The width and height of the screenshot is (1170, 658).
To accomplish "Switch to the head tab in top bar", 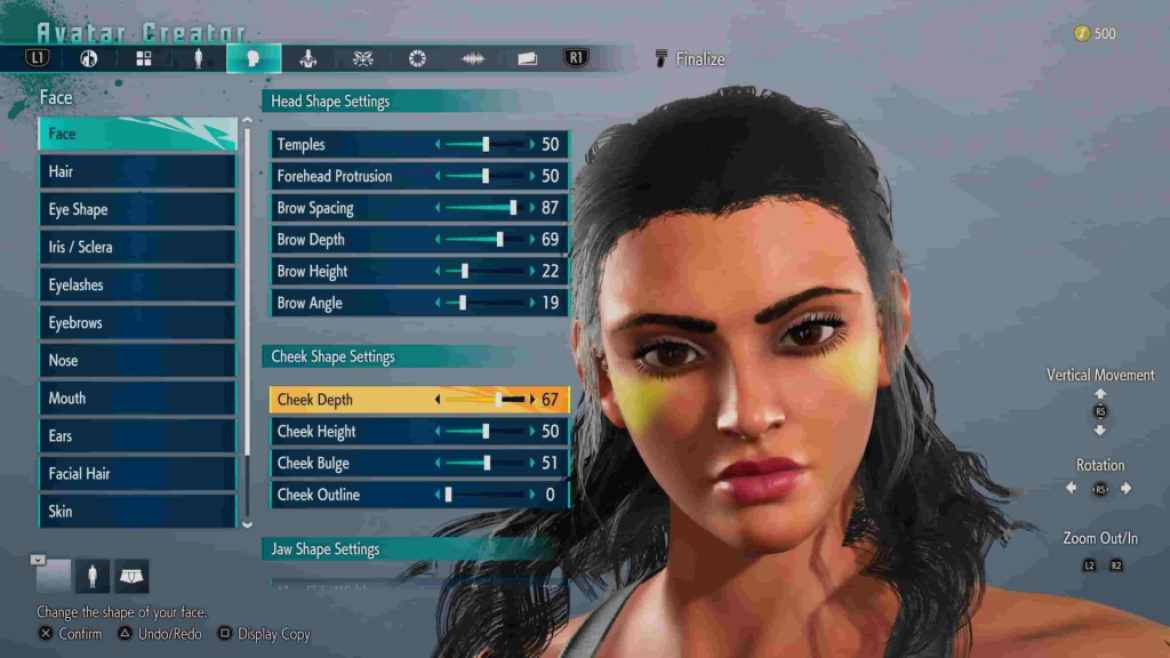I will [253, 59].
